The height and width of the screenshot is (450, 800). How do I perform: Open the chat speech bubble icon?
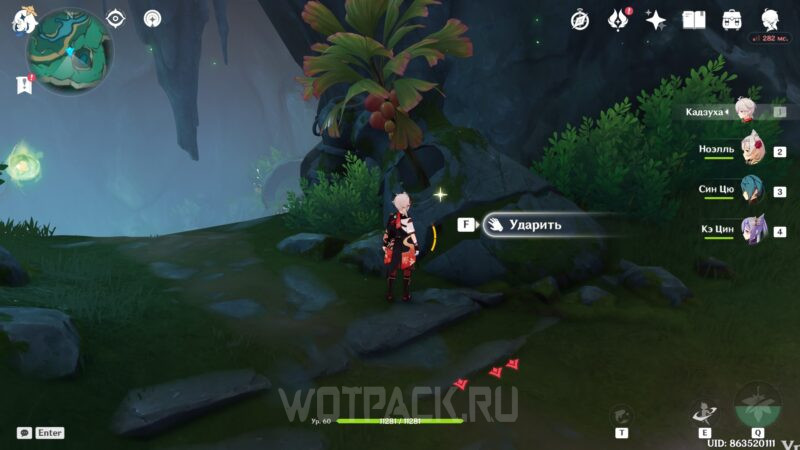(x=23, y=433)
